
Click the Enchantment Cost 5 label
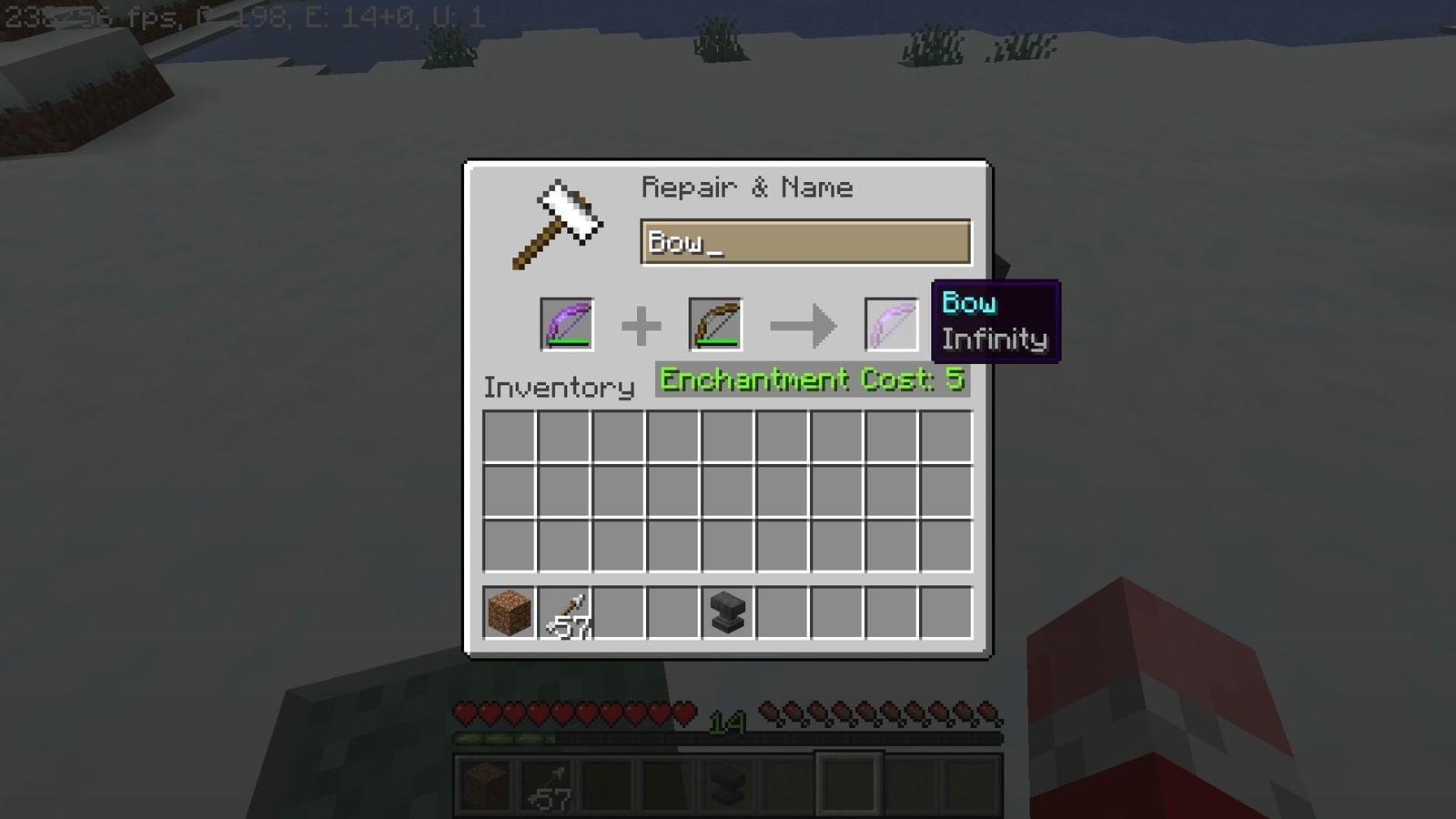[x=813, y=379]
